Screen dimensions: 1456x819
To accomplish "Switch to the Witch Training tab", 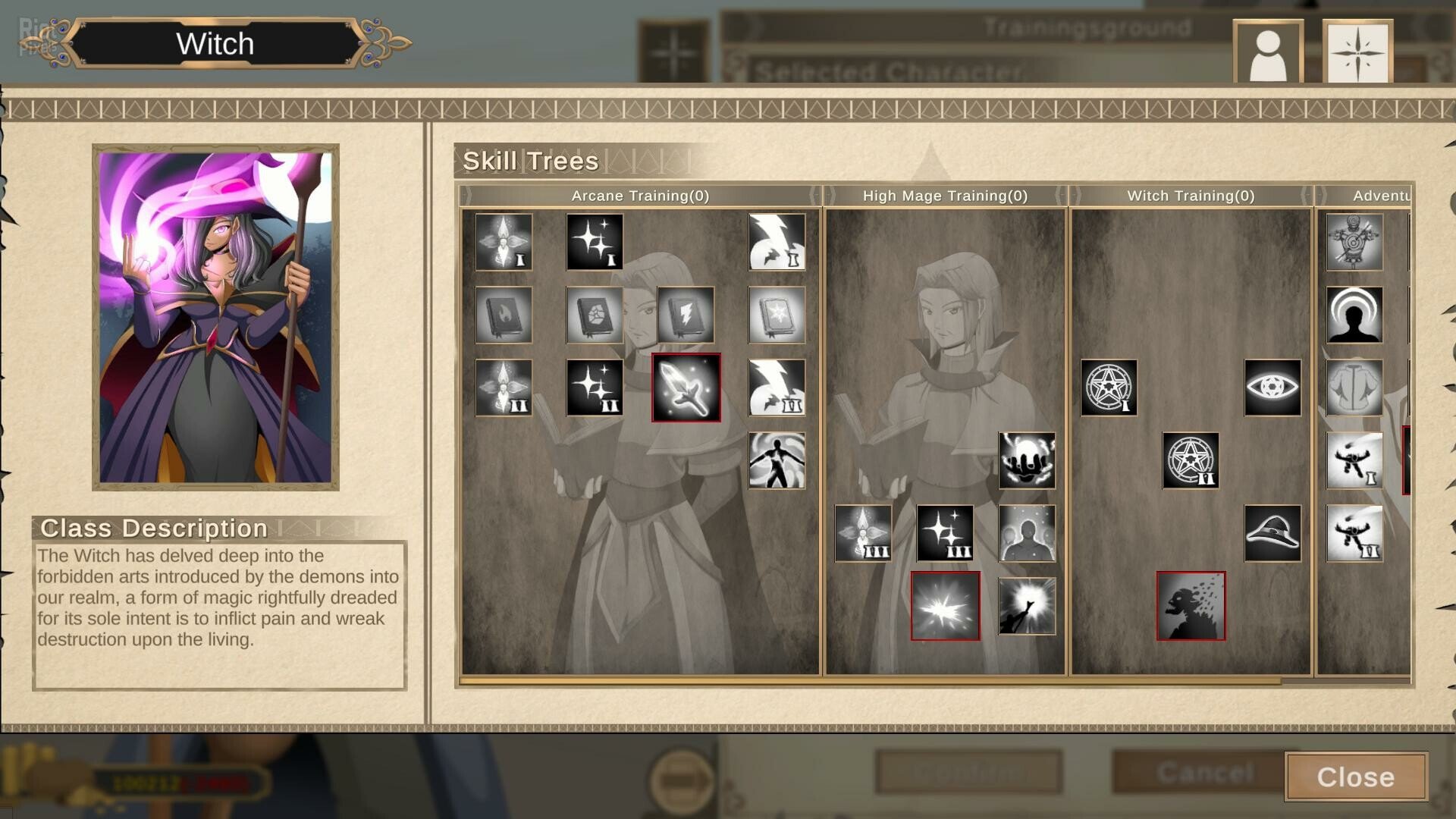I will click(x=1191, y=196).
